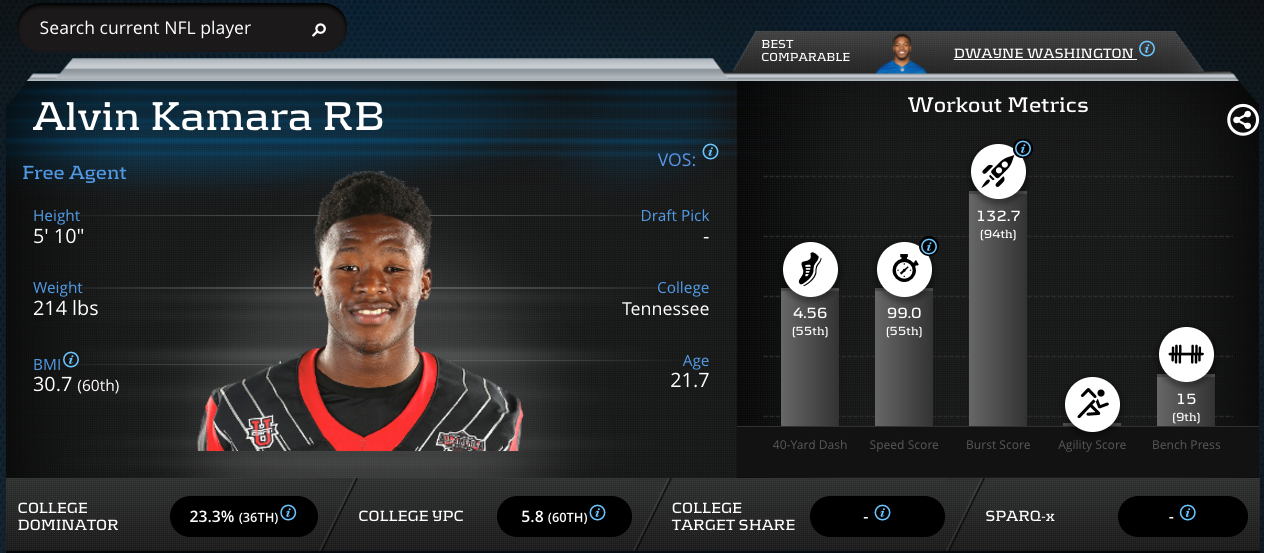
Task: Open the share button
Action: pyautogui.click(x=1242, y=120)
